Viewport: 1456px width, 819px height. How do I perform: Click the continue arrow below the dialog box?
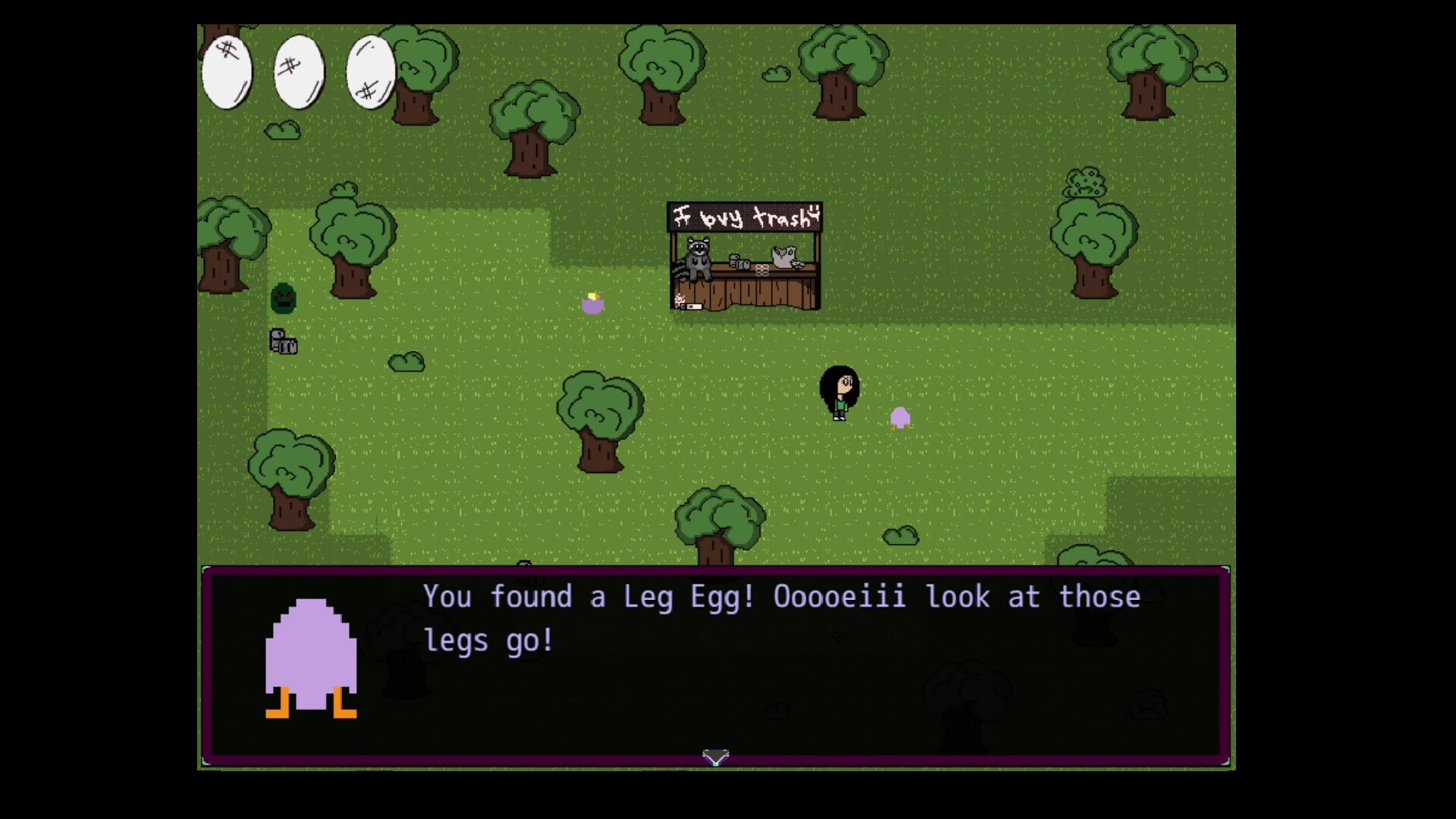[x=714, y=756]
